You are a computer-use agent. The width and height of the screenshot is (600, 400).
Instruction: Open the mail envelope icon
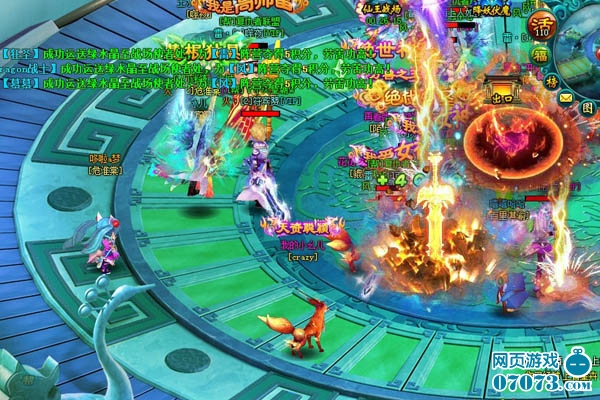pyautogui.click(x=567, y=97)
